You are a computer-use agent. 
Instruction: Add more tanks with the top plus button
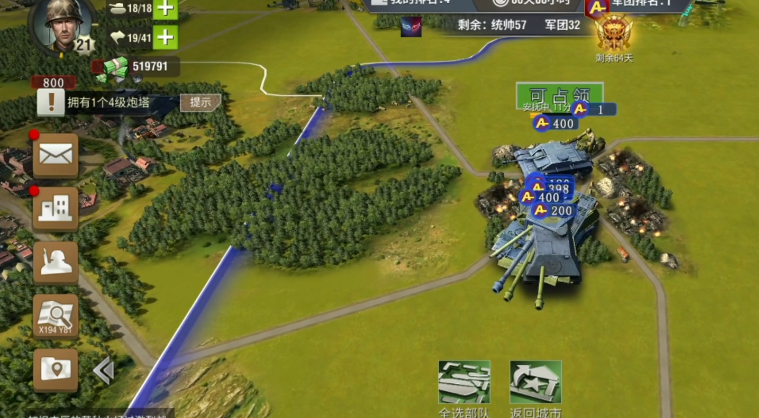click(x=164, y=9)
